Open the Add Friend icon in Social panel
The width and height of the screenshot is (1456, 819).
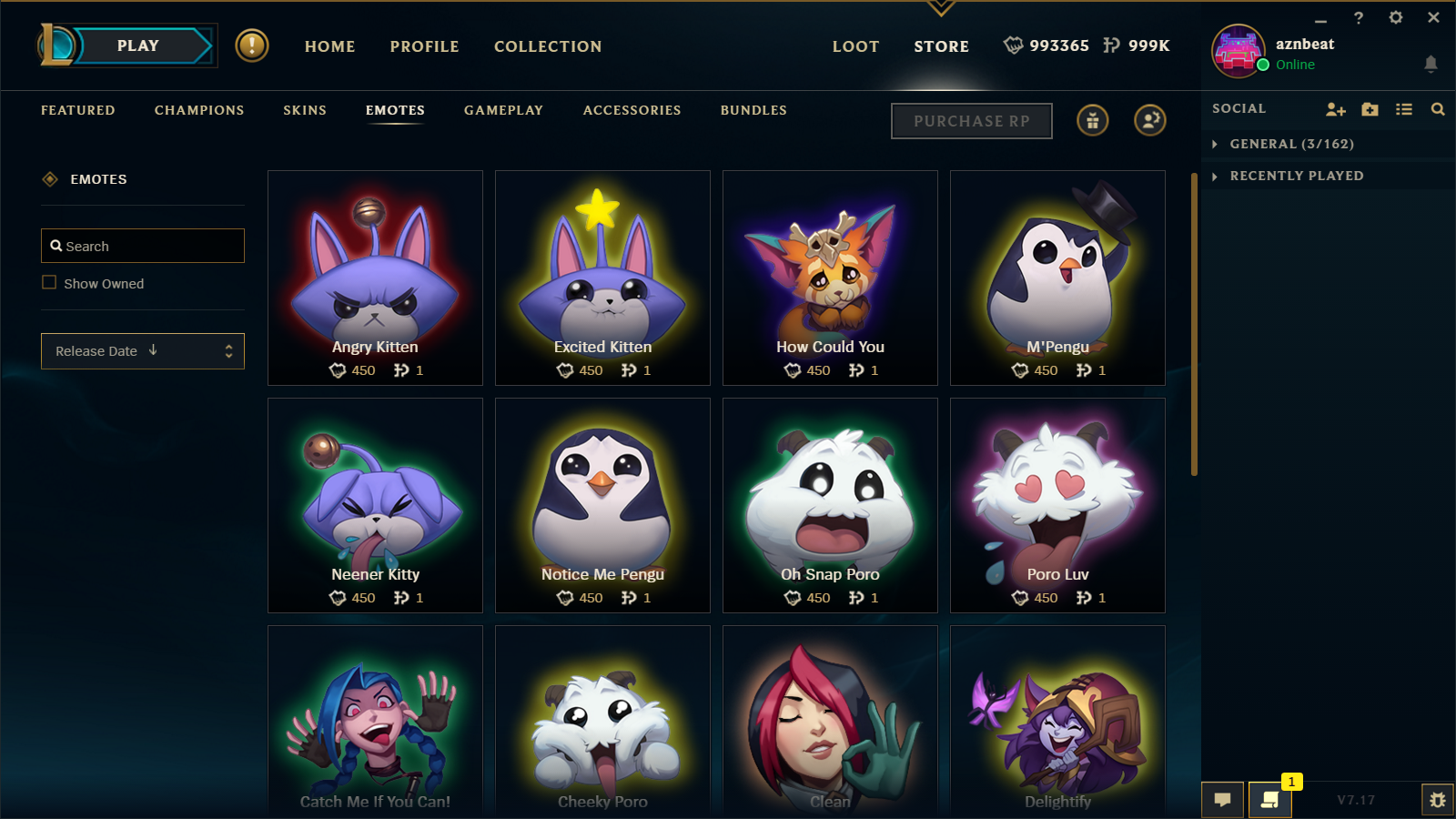pos(1335,108)
